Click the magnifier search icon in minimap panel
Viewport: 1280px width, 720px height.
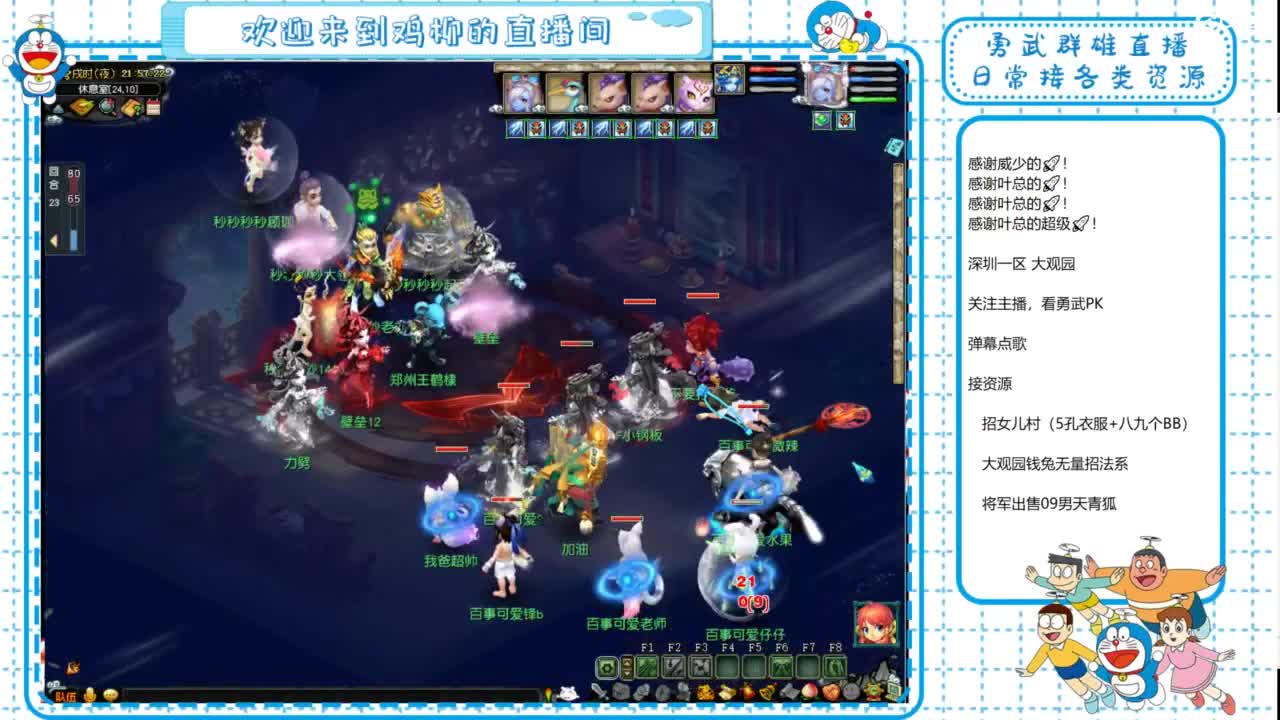[106, 106]
